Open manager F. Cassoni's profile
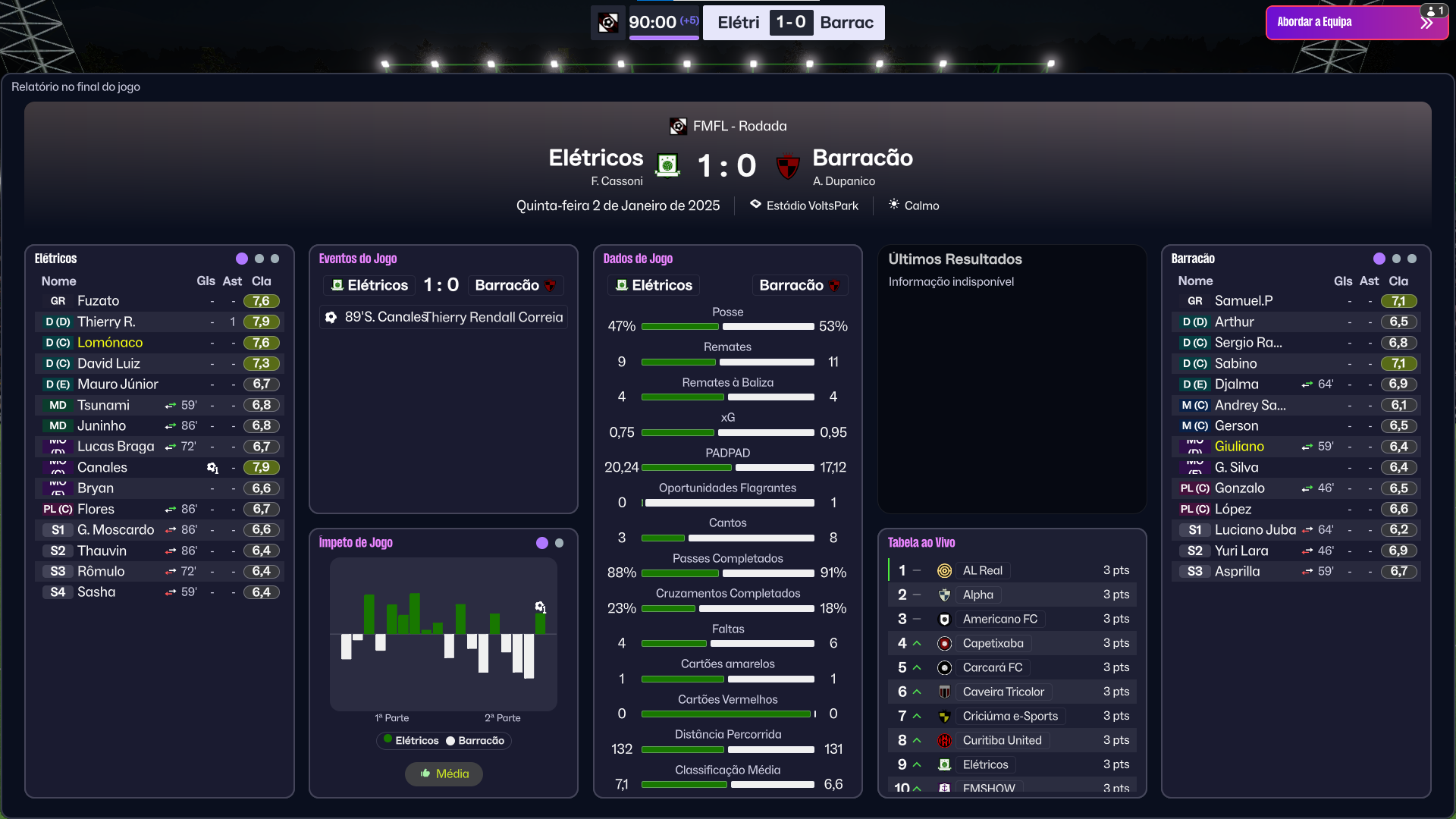Screen dimensions: 1456x819 [x=617, y=181]
